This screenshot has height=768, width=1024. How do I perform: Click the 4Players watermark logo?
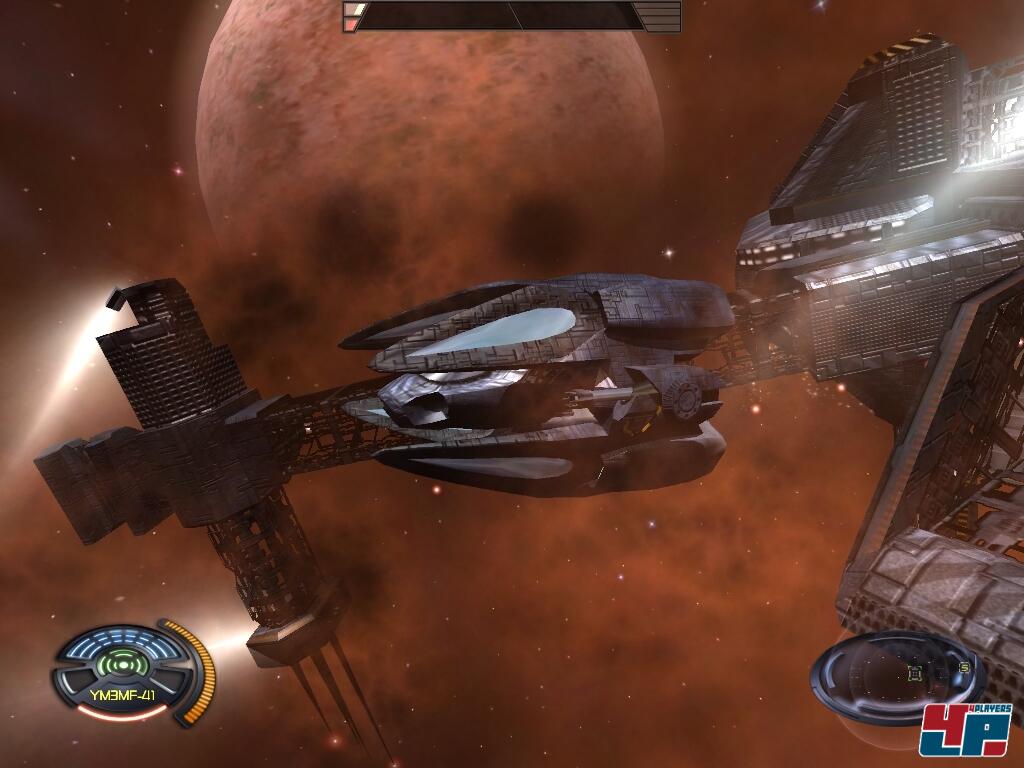click(x=966, y=730)
